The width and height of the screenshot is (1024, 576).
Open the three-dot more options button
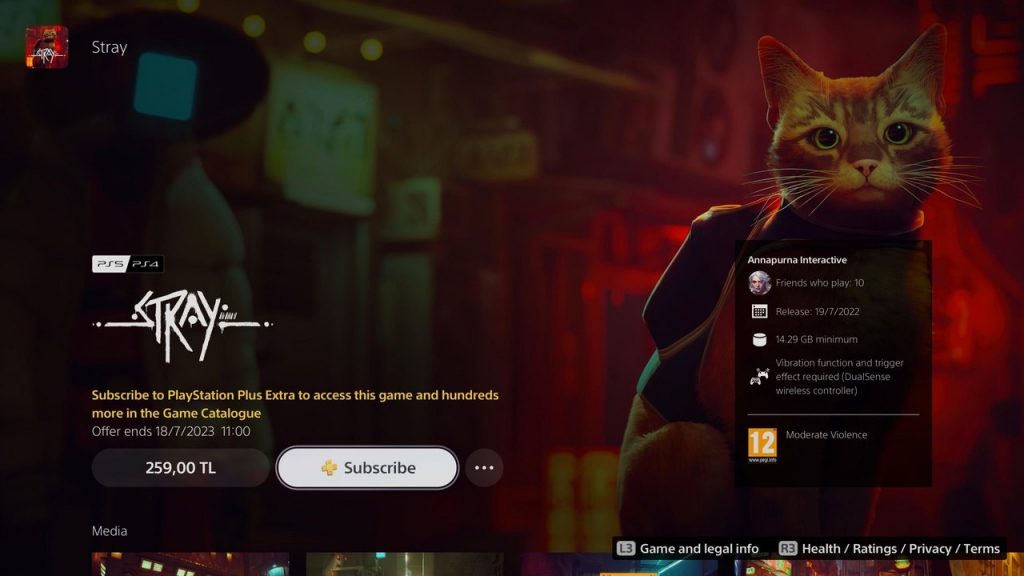click(484, 467)
